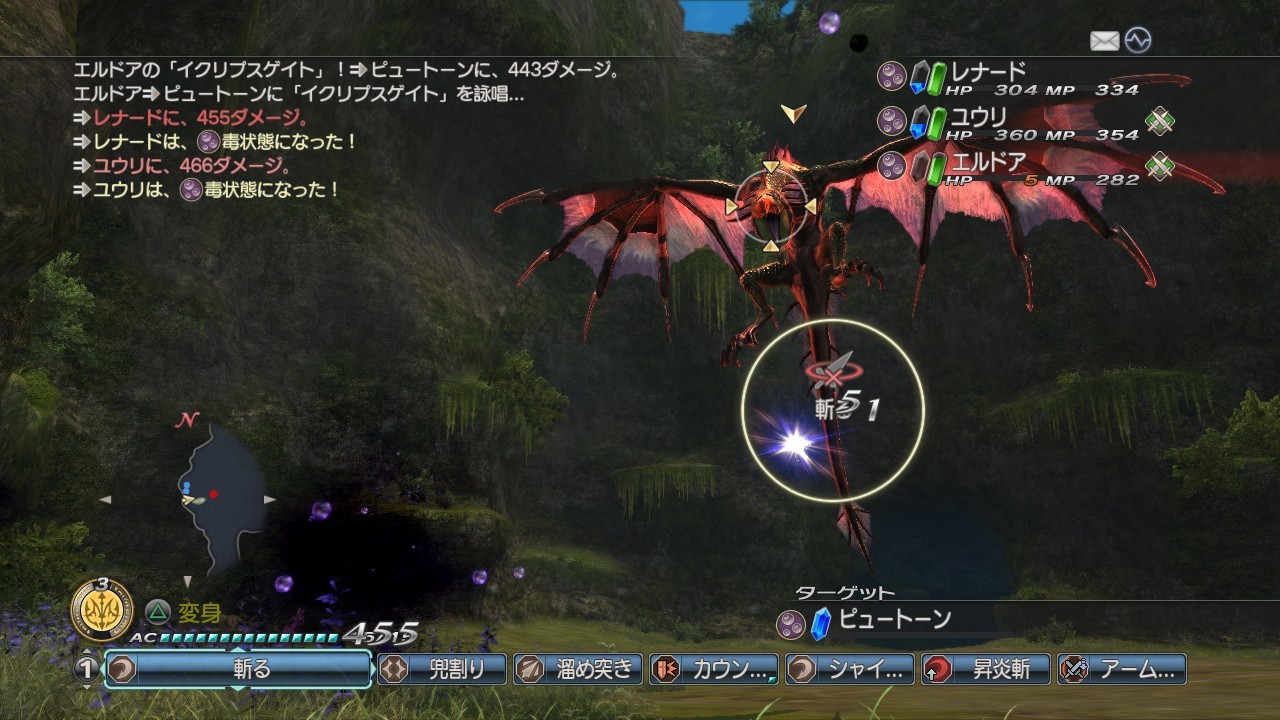Image resolution: width=1280 pixels, height=720 pixels.
Task: Activate the 昇炎斬 flame skill
Action: coord(986,669)
